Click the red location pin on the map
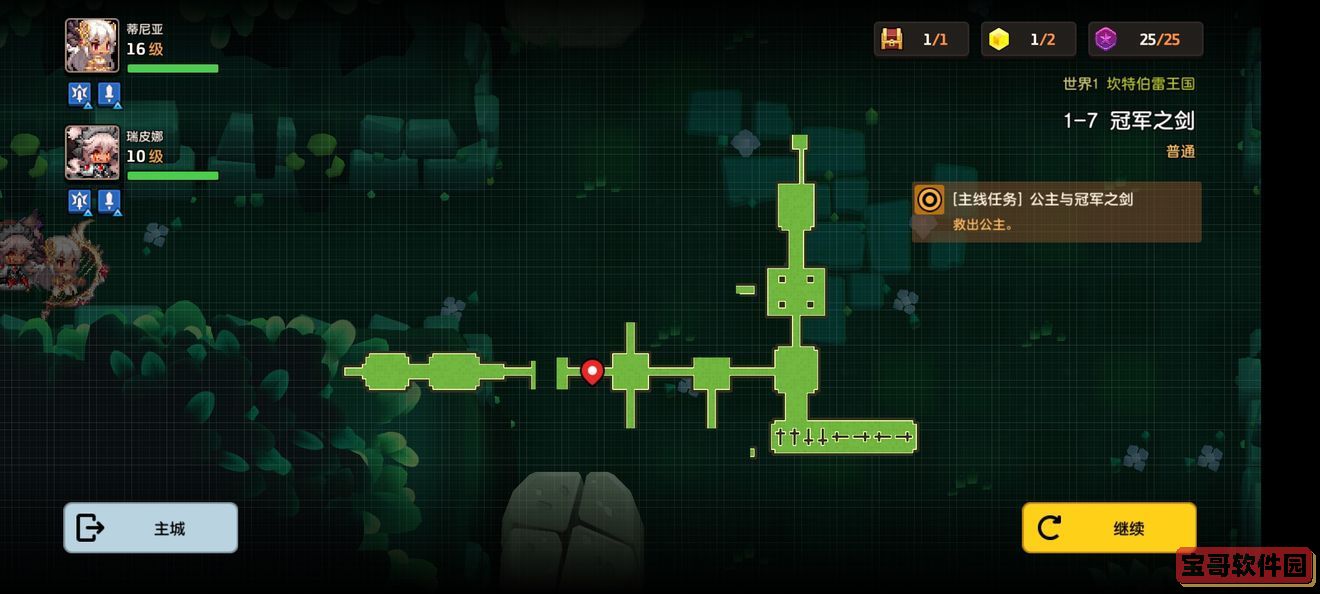This screenshot has width=1320, height=594. click(x=592, y=372)
